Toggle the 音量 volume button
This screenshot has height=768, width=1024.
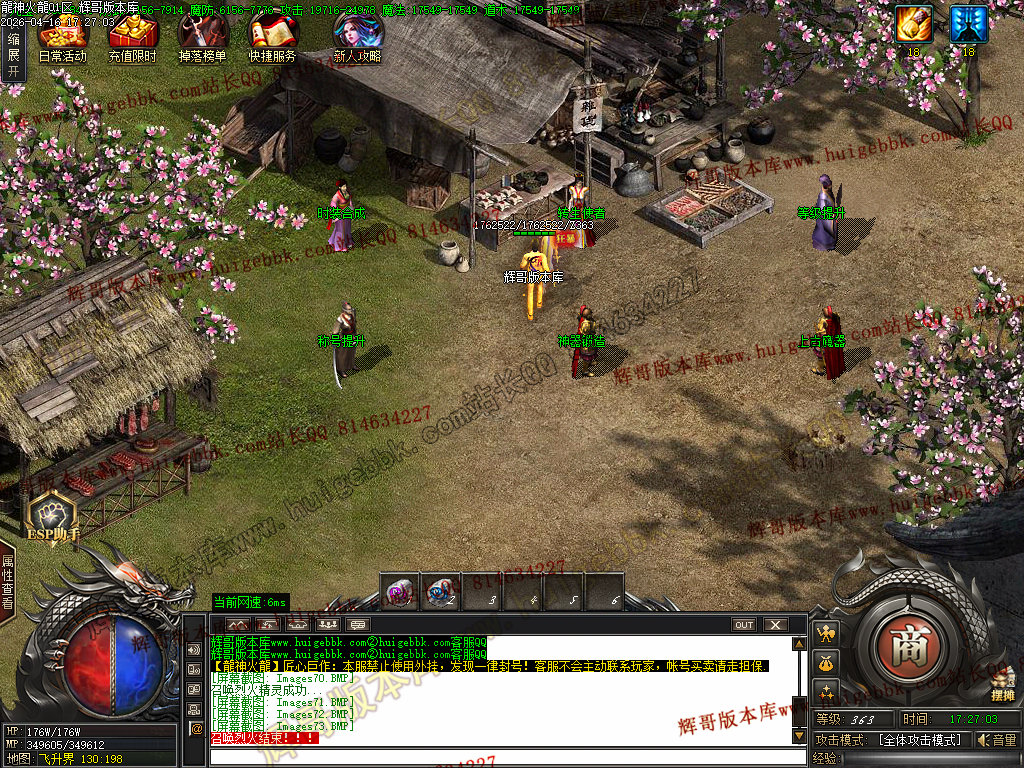[997, 740]
